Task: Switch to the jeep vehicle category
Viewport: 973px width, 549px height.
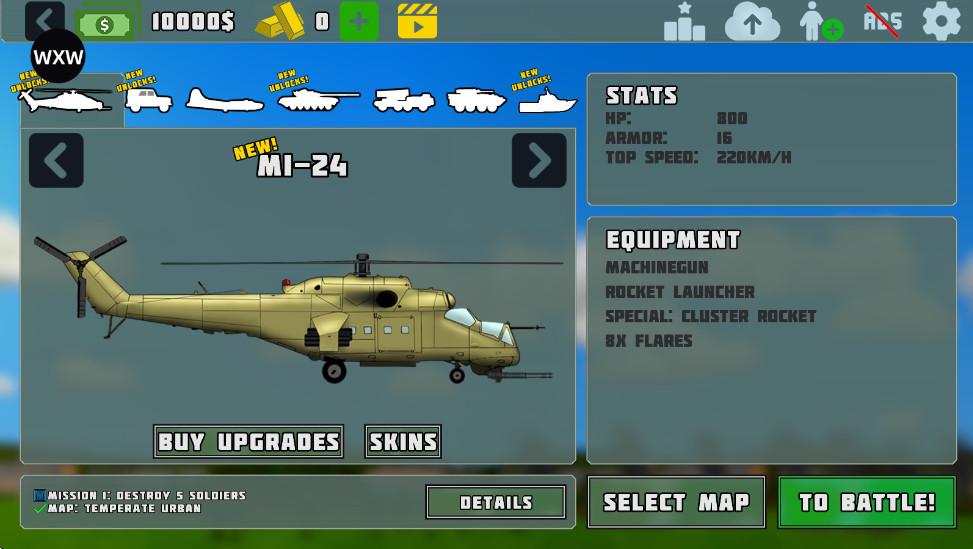Action: (x=148, y=100)
